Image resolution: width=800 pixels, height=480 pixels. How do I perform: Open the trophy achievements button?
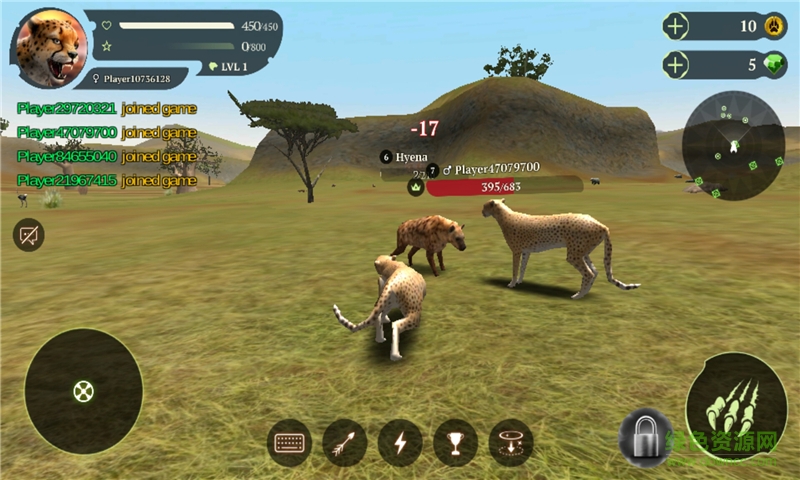455,443
